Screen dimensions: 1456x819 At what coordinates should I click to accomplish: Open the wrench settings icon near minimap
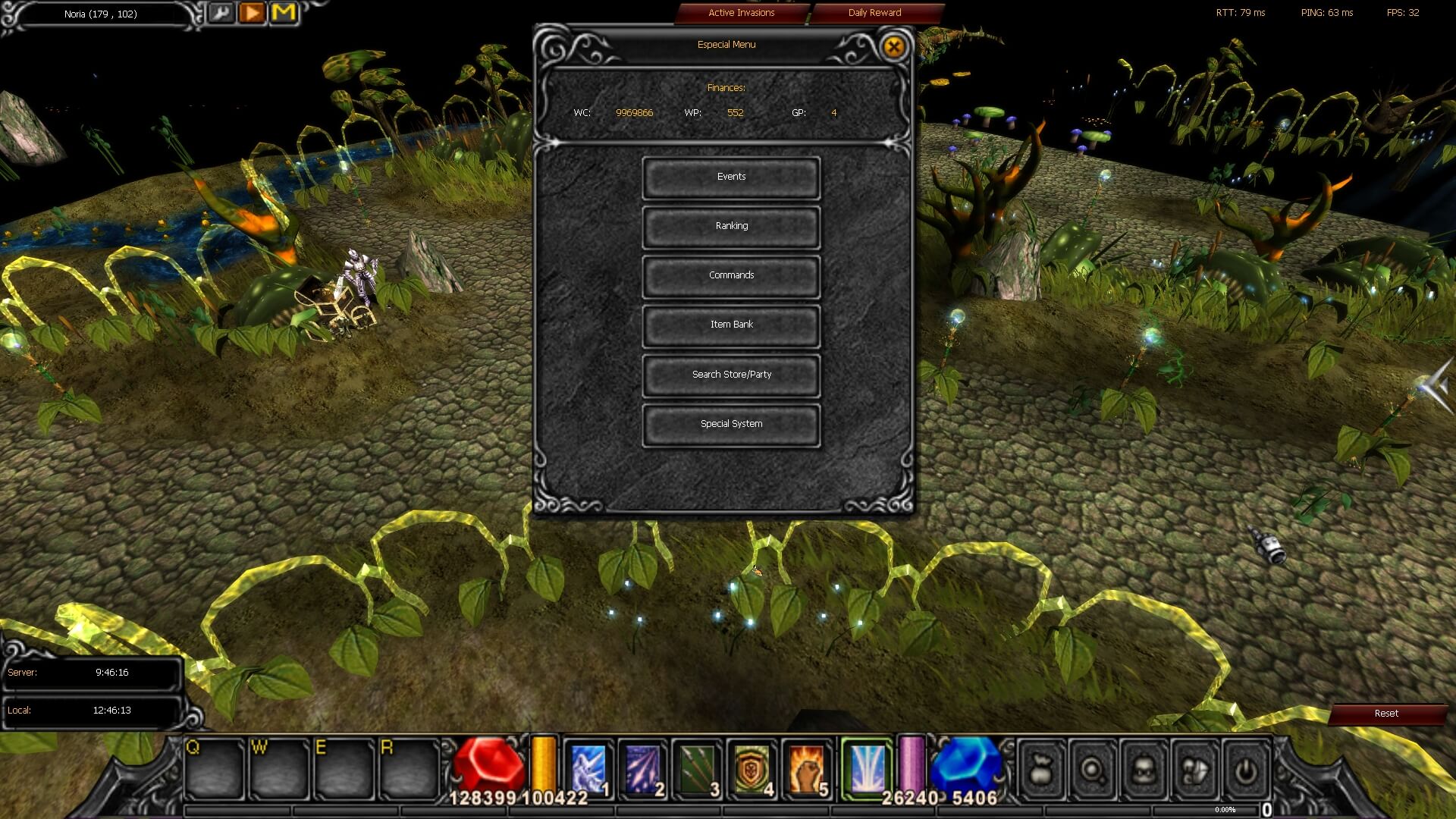(x=222, y=13)
